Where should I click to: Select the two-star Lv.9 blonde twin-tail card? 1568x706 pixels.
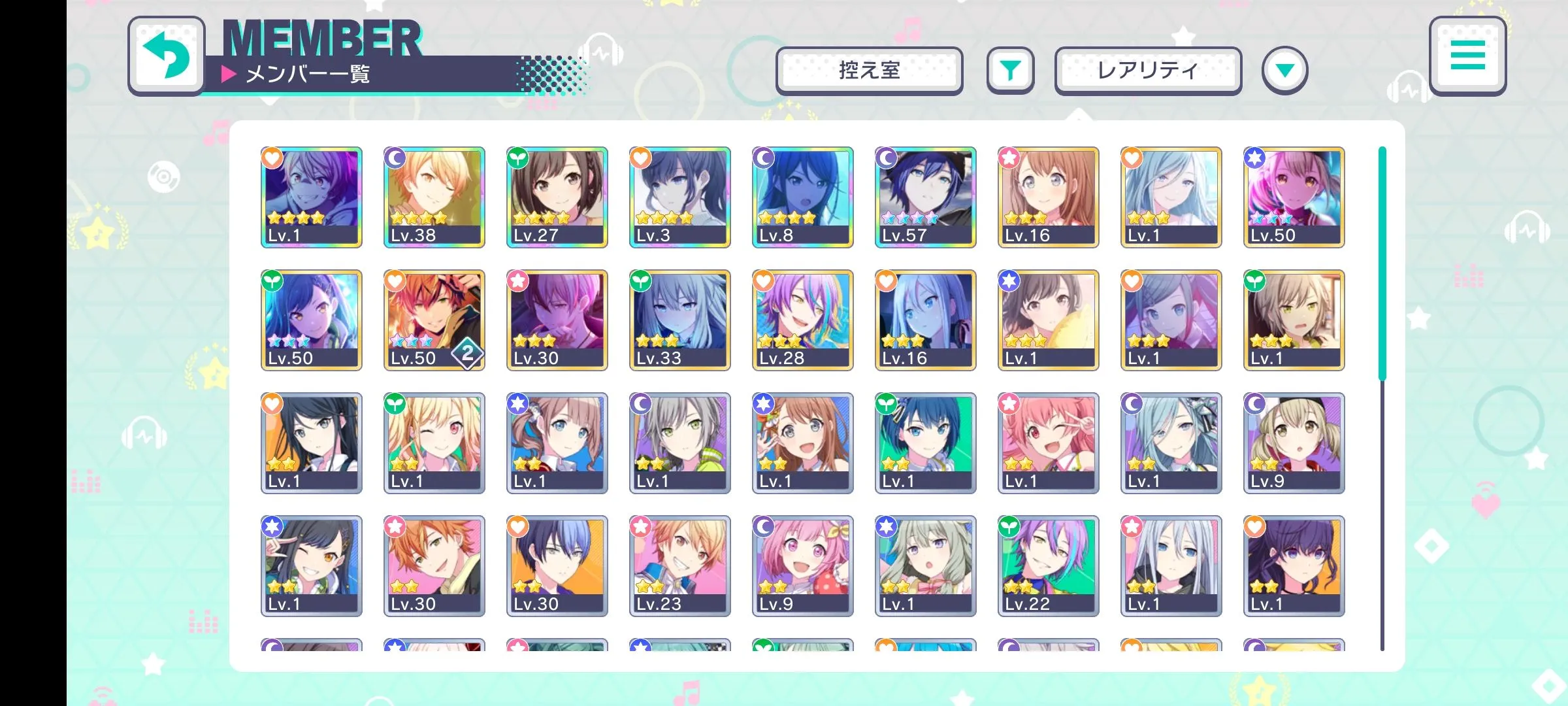(x=1294, y=443)
